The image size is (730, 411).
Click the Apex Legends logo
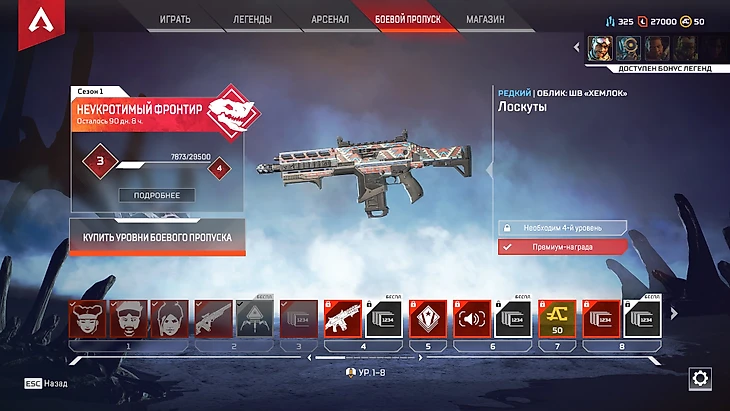42,20
